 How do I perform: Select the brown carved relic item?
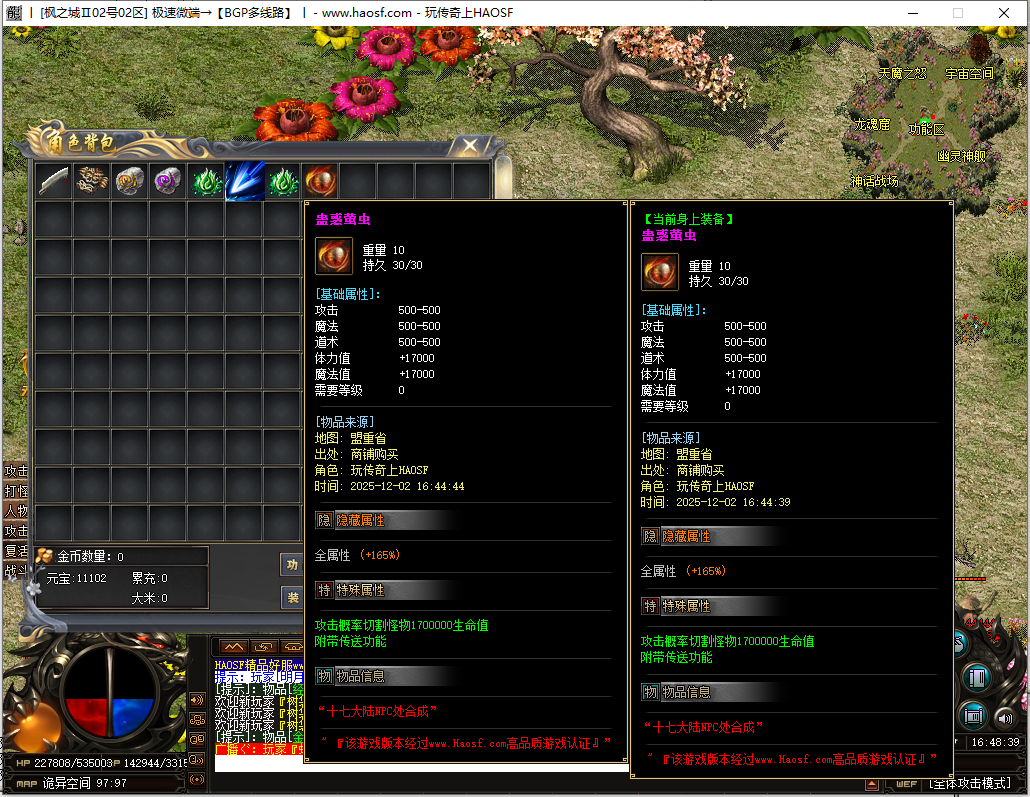pyautogui.click(x=92, y=181)
